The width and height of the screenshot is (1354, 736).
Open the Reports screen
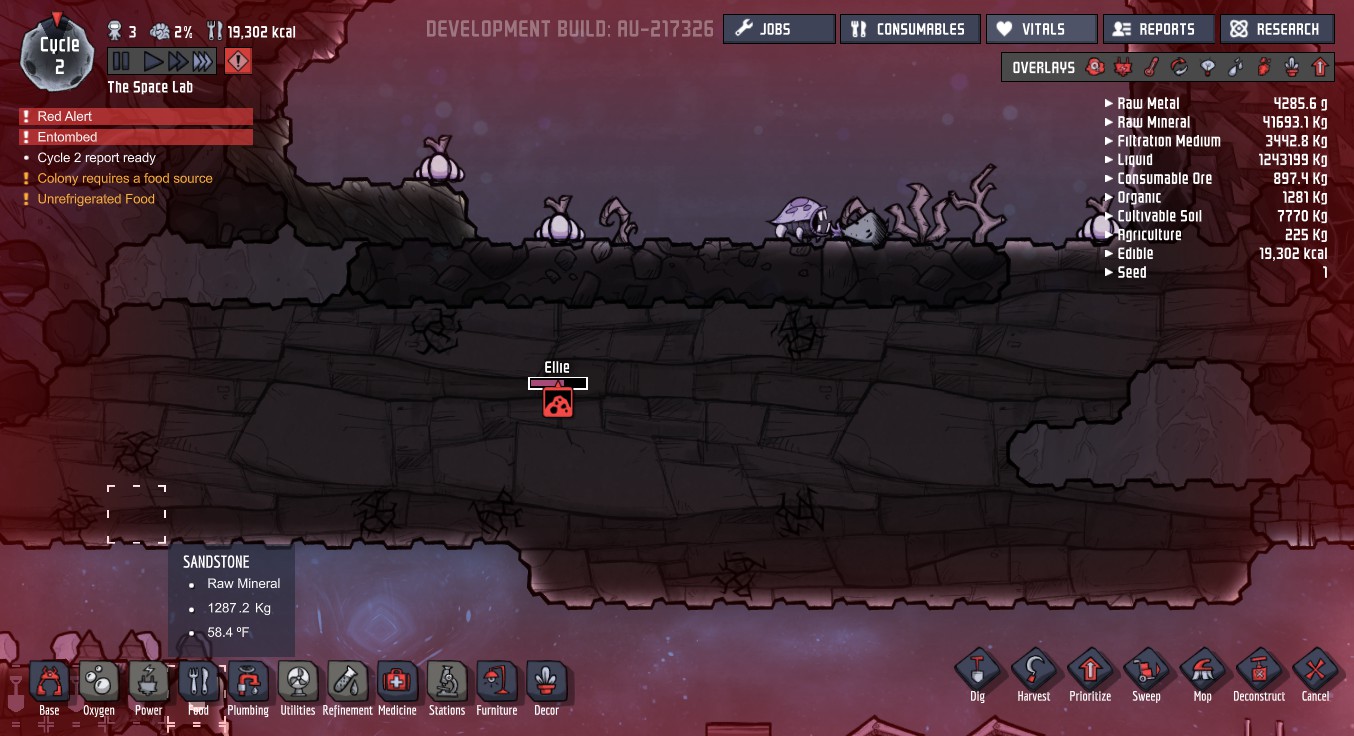(x=1159, y=29)
